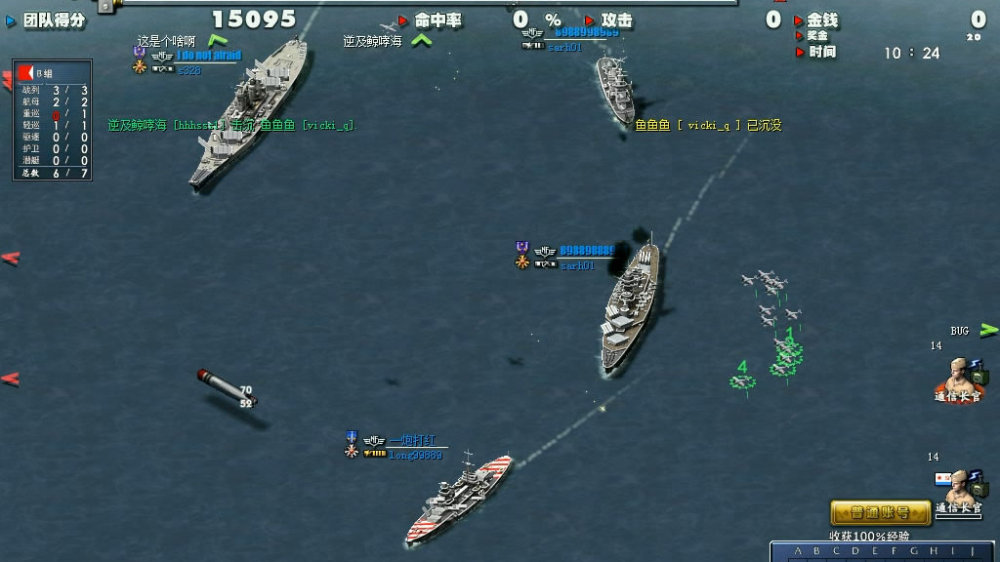
Task: Click the gold 普通账号 account button
Action: (880, 513)
